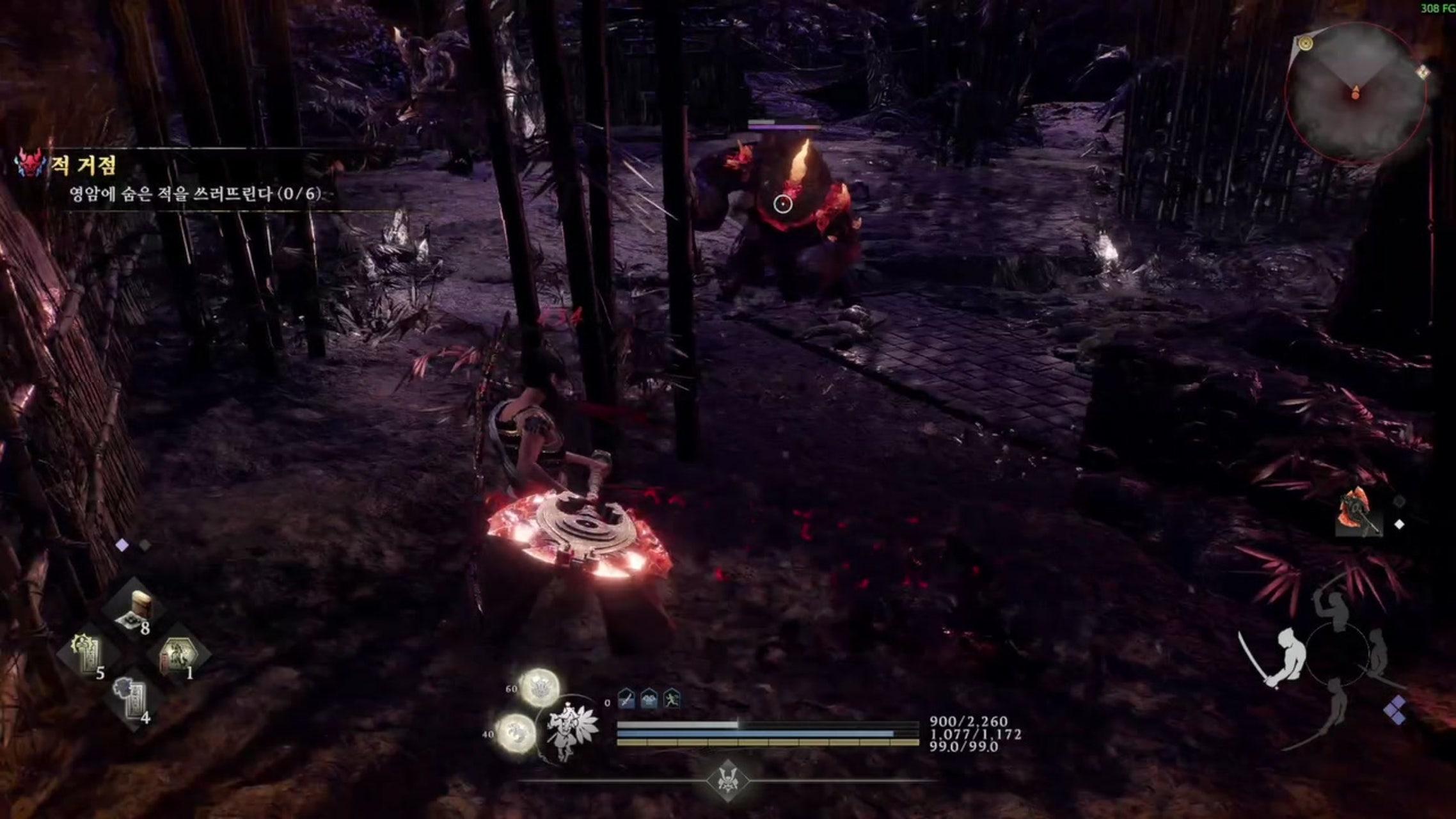The width and height of the screenshot is (1456, 819).
Task: Select the talisman slot with count 4
Action: click(x=133, y=699)
